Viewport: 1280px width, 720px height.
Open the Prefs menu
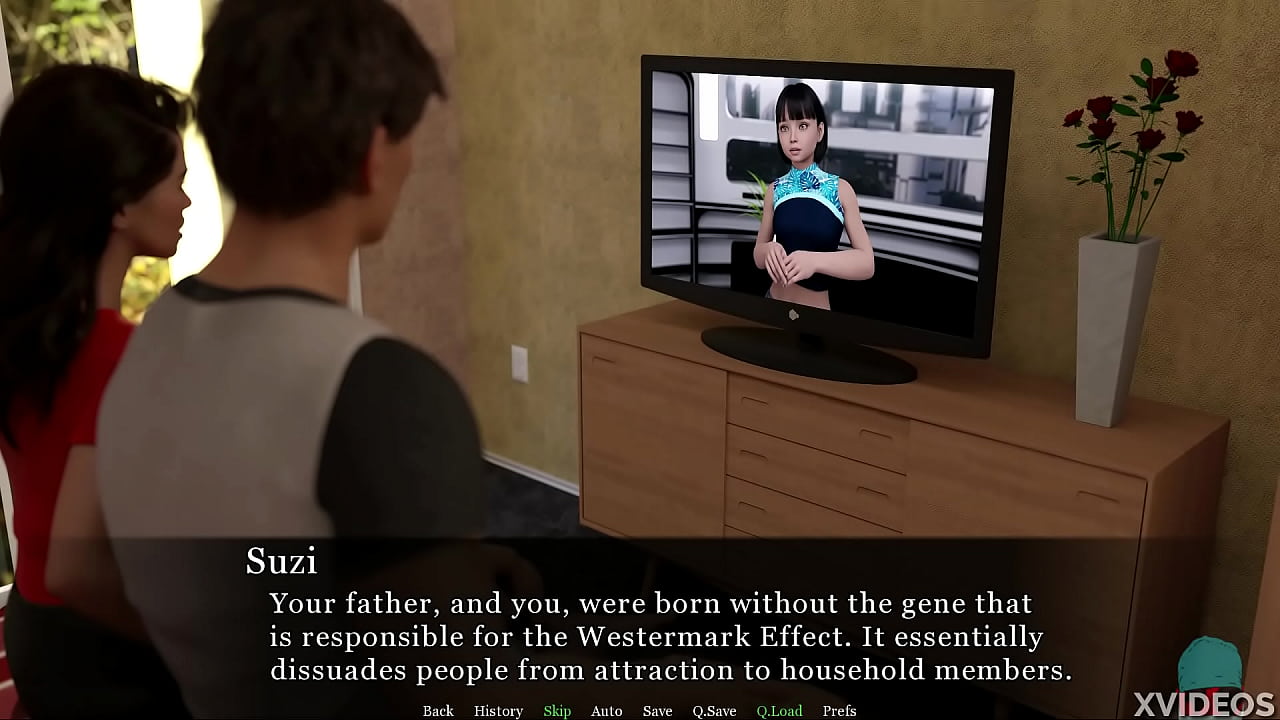[x=839, y=711]
